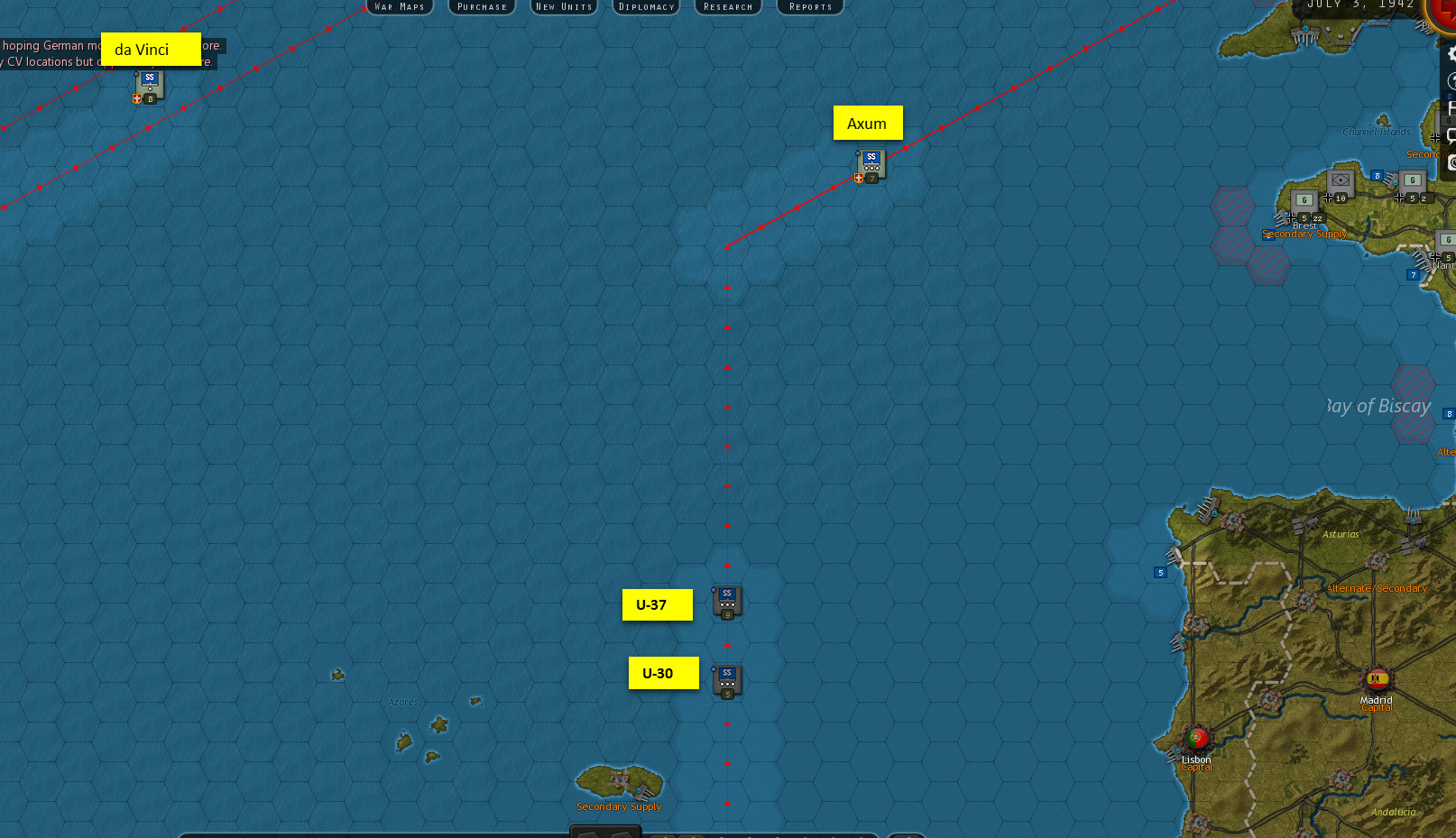Image resolution: width=1456 pixels, height=838 pixels.
Task: Select the air unit counter near Nantes
Action: (1448, 239)
